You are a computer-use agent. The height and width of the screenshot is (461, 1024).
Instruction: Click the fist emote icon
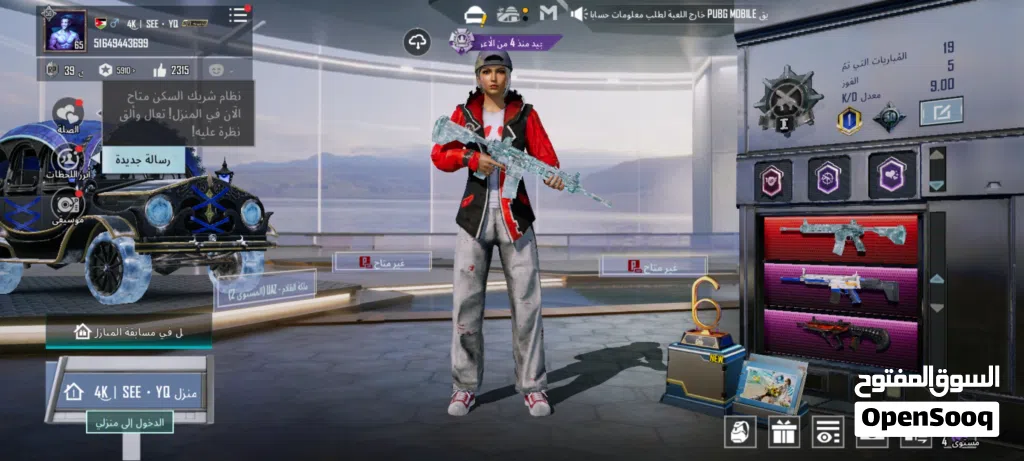(740, 431)
